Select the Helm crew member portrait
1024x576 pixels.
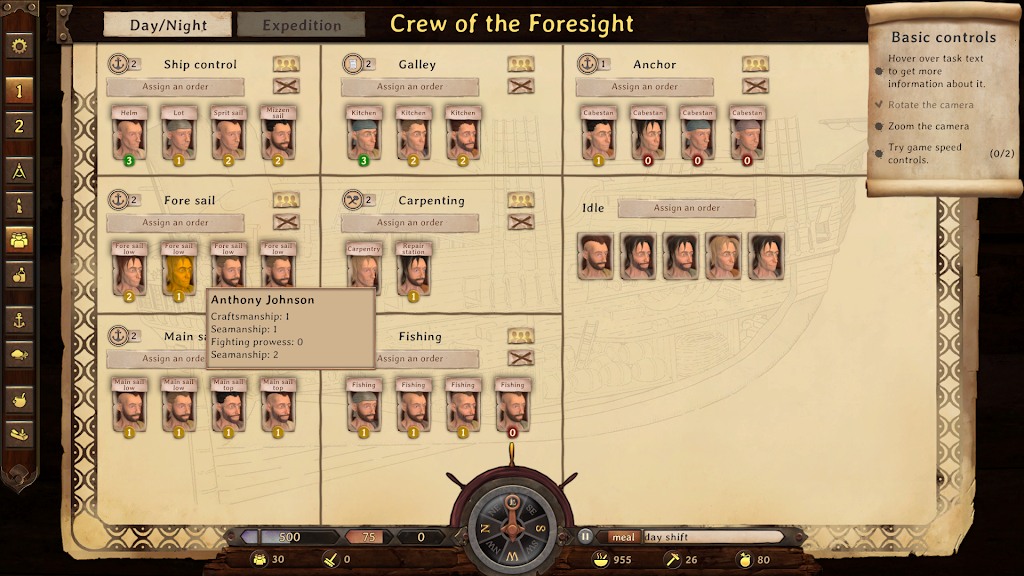pos(129,137)
